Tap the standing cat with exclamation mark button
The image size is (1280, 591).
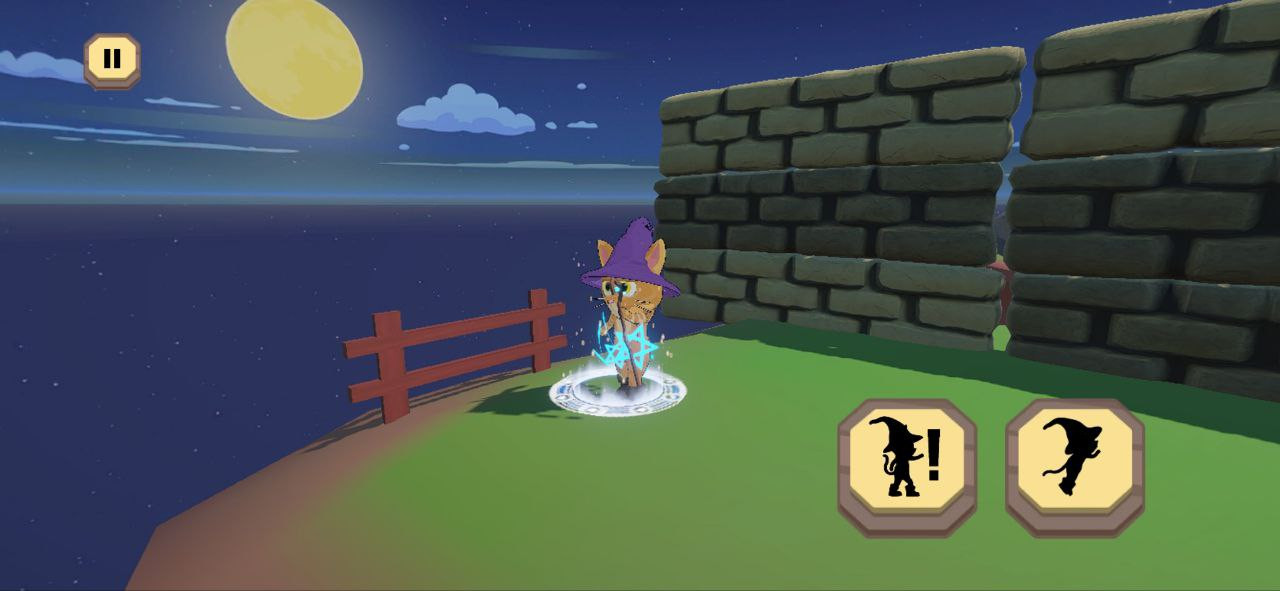[906, 467]
